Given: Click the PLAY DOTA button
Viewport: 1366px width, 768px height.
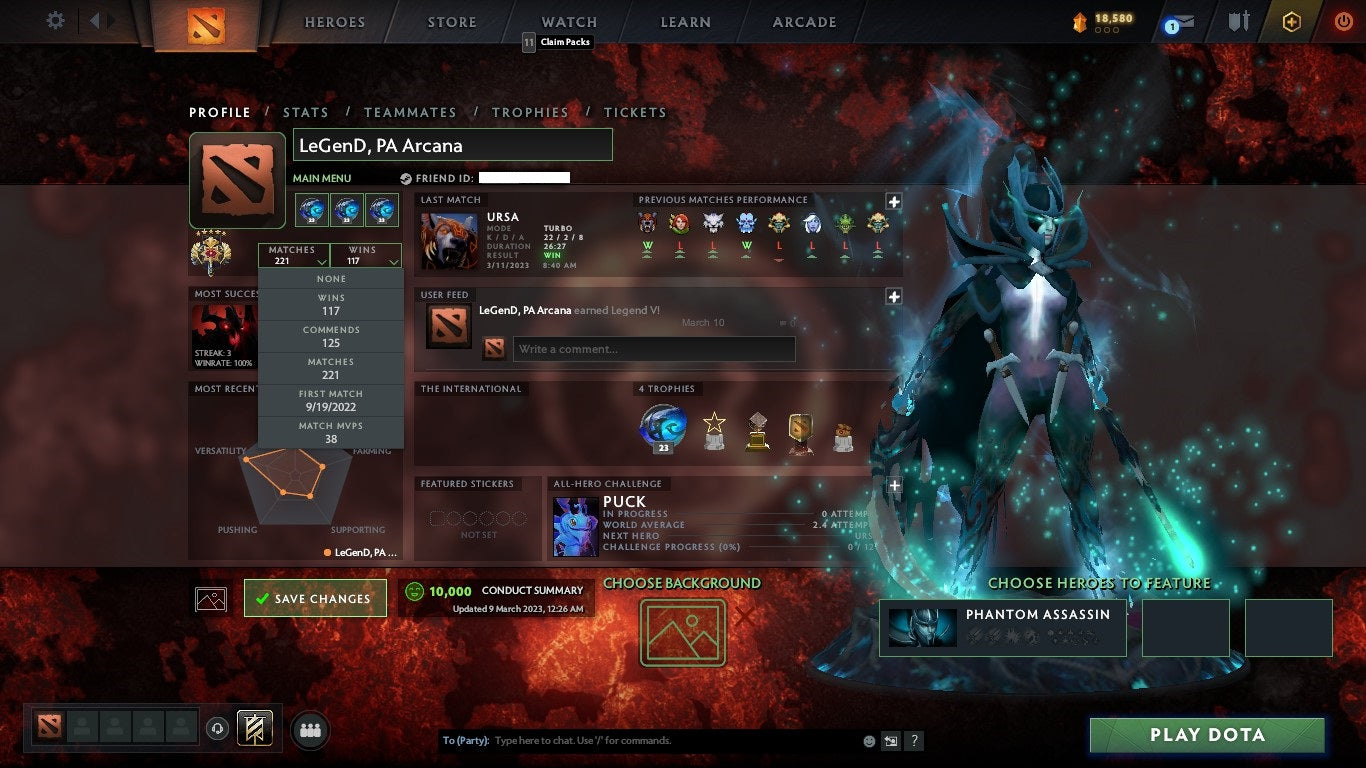Looking at the screenshot, I should coord(1207,735).
